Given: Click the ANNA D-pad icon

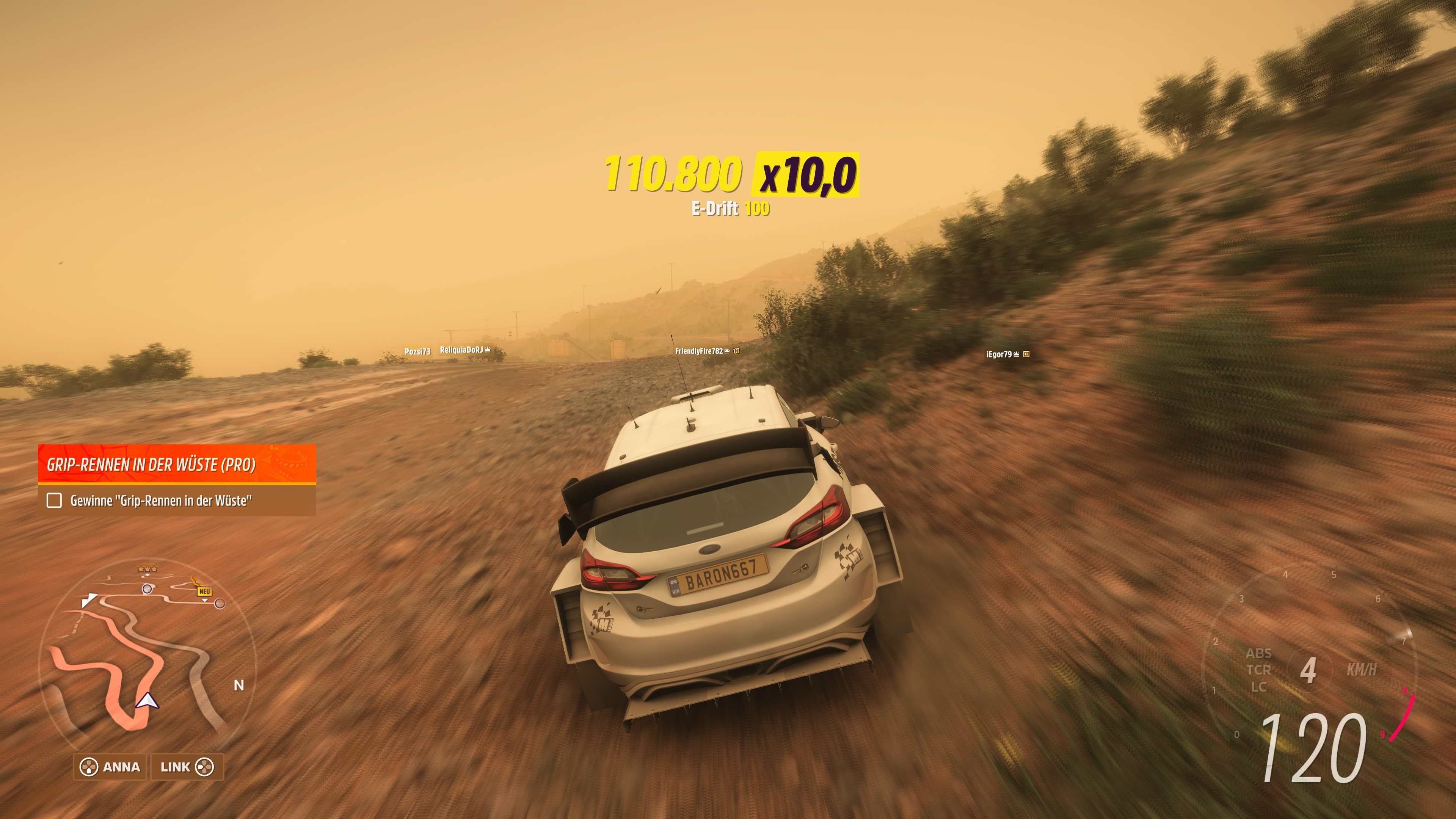Looking at the screenshot, I should pyautogui.click(x=89, y=767).
